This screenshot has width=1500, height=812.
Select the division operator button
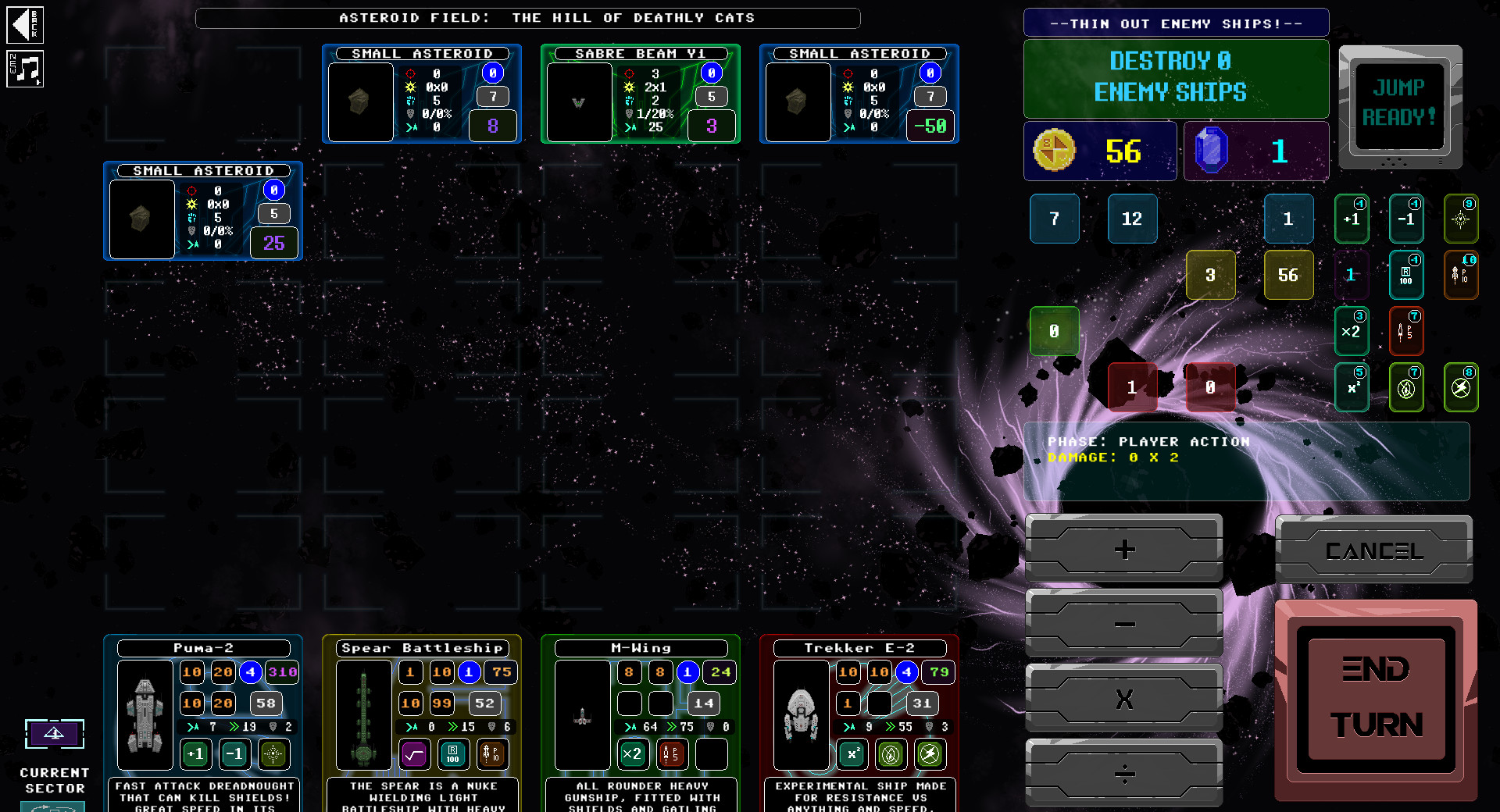[x=1123, y=773]
